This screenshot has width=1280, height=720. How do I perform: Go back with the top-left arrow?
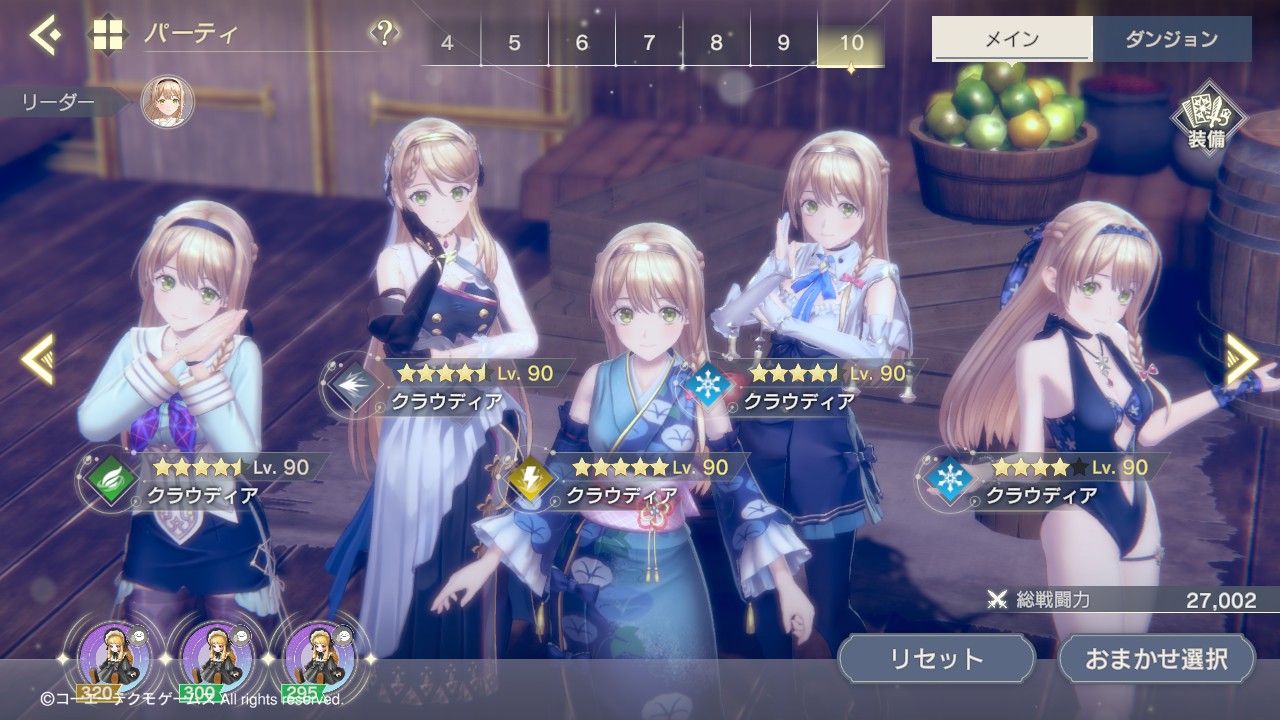pyautogui.click(x=44, y=36)
